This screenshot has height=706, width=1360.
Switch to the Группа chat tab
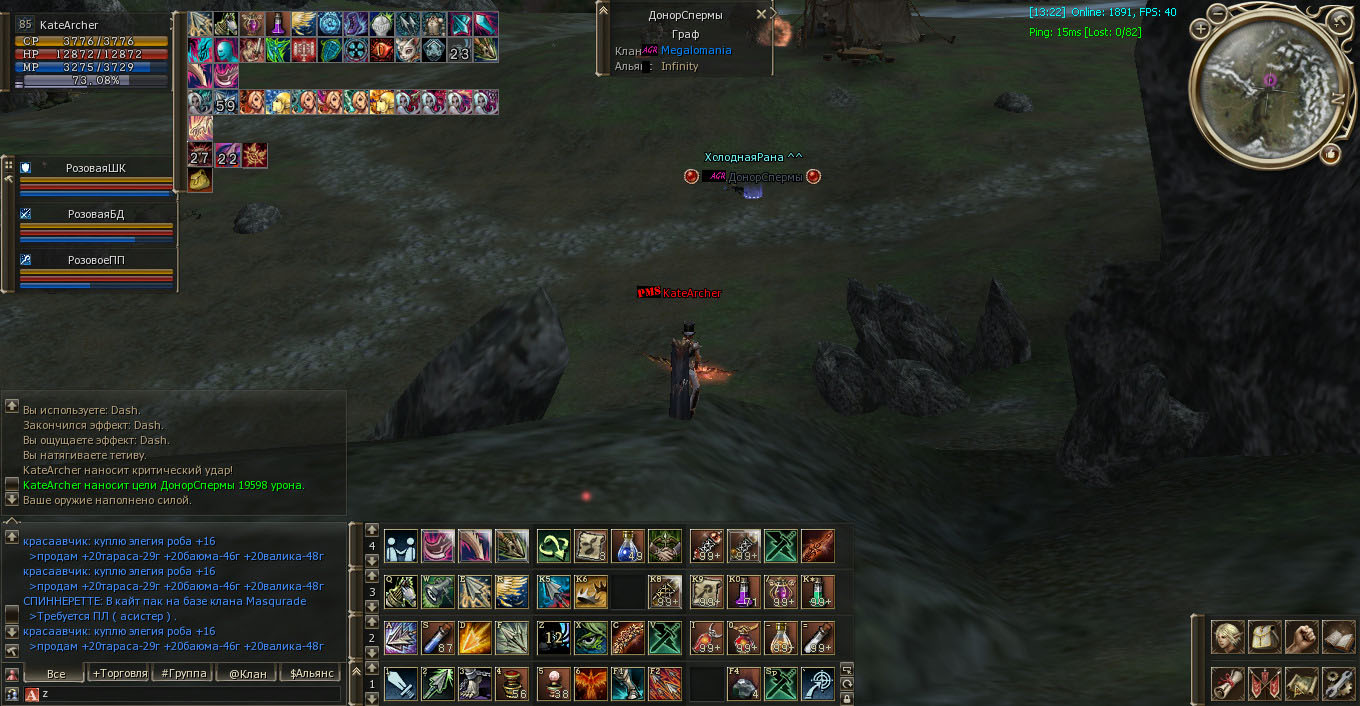click(184, 673)
